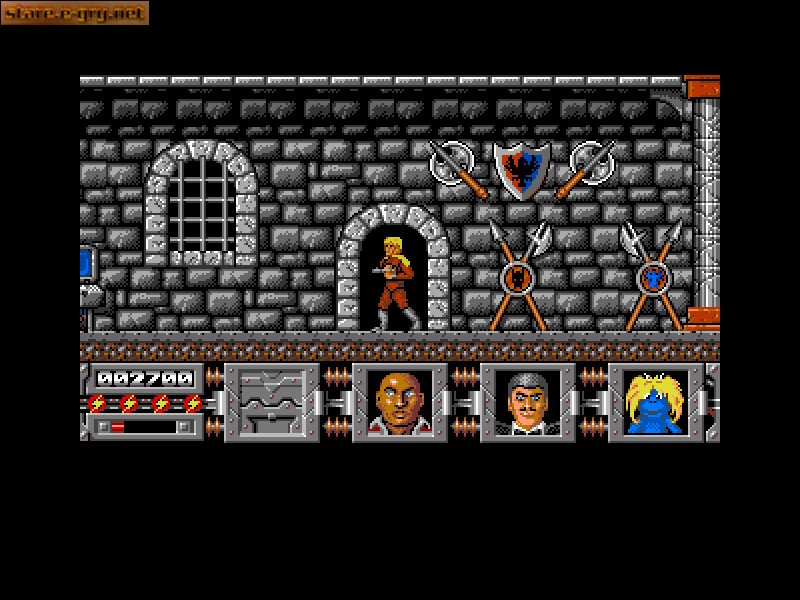
Task: Select the bald man character portrait
Action: pos(400,402)
